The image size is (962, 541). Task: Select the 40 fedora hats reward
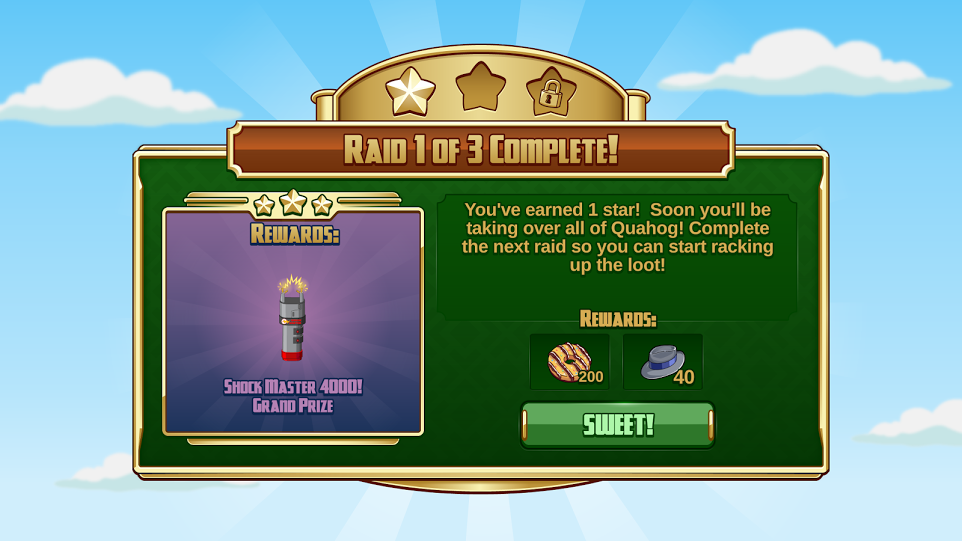663,362
